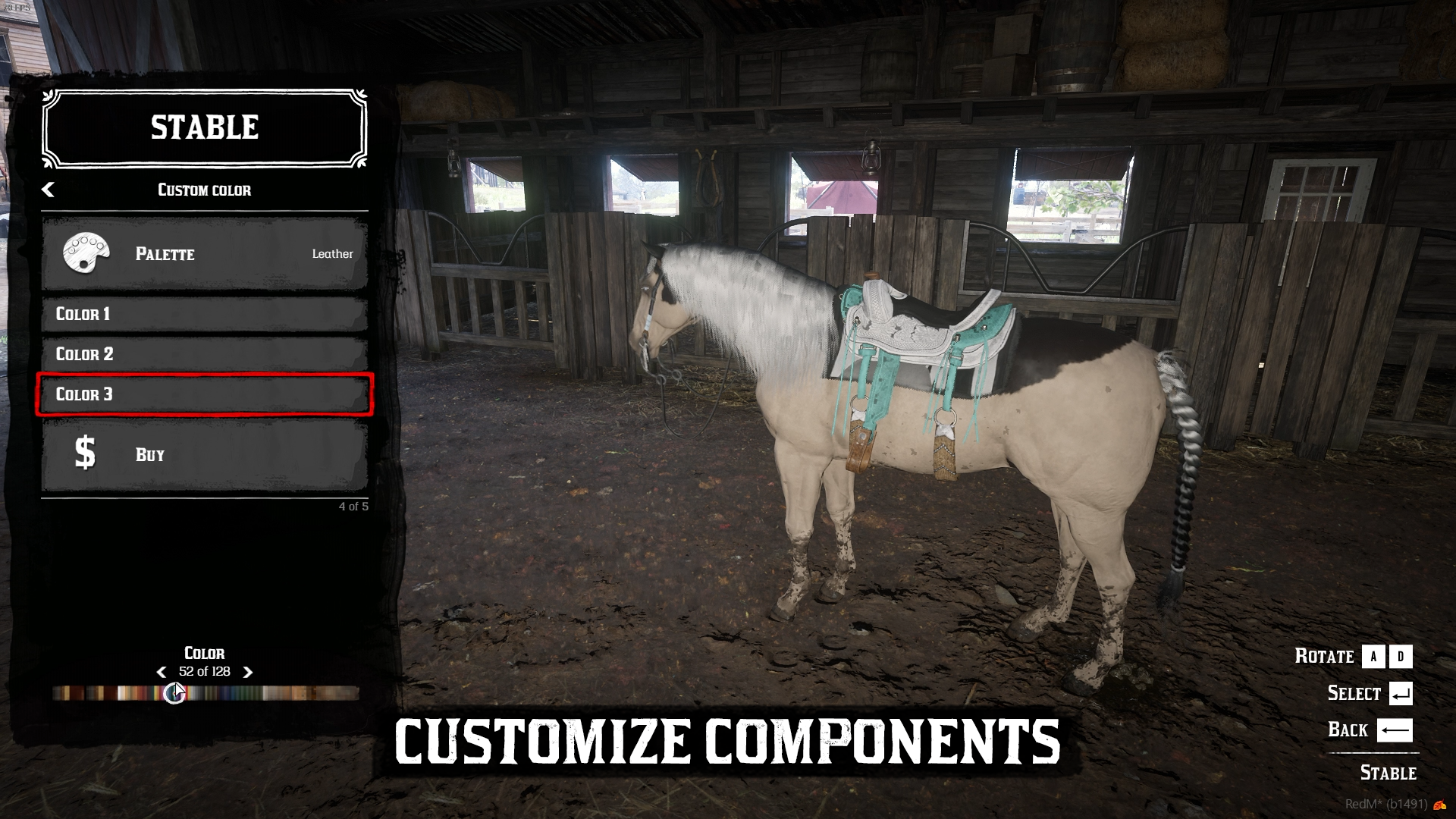Click the dollar sign Buy icon

click(86, 453)
